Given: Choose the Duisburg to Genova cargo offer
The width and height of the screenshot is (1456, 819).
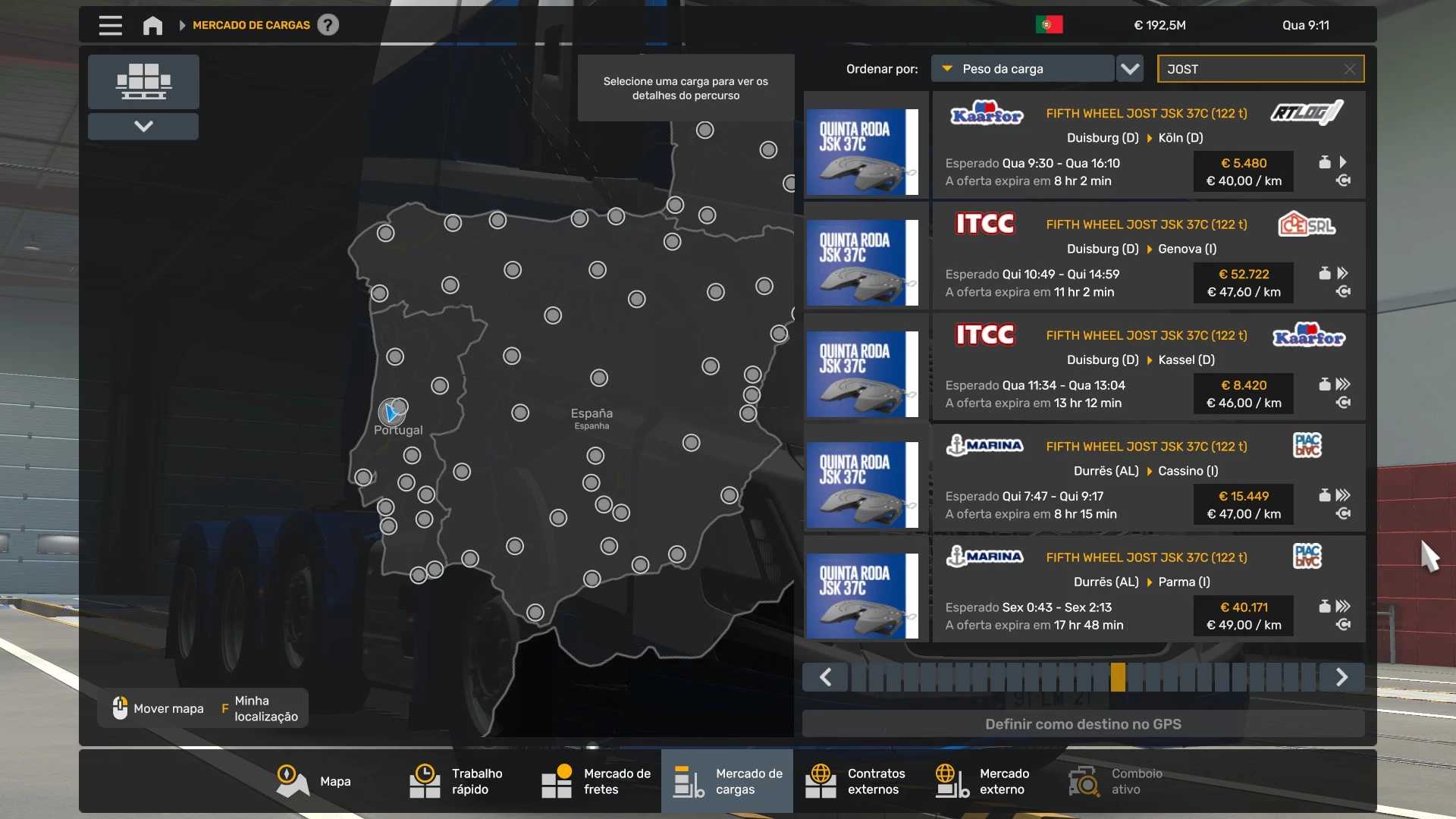Looking at the screenshot, I should 1148,257.
